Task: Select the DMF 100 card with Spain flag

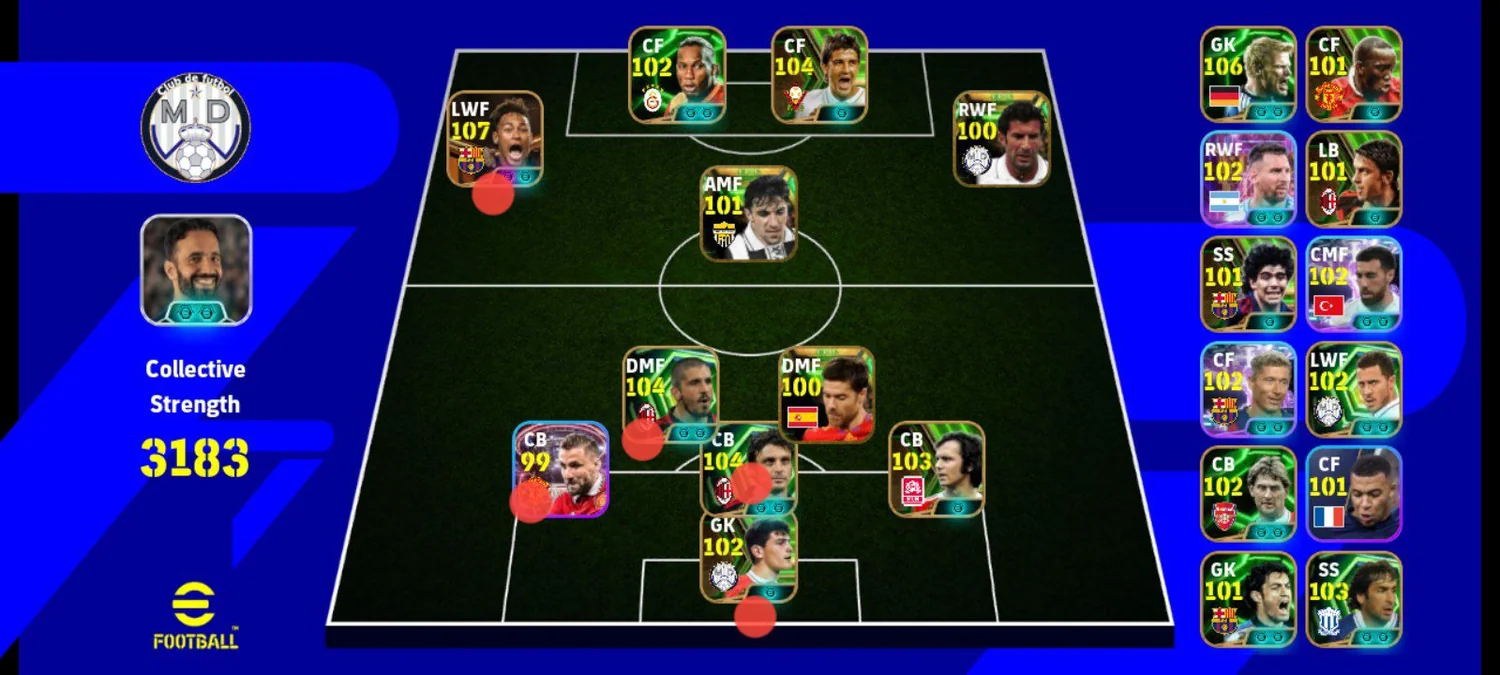Action: coord(826,394)
